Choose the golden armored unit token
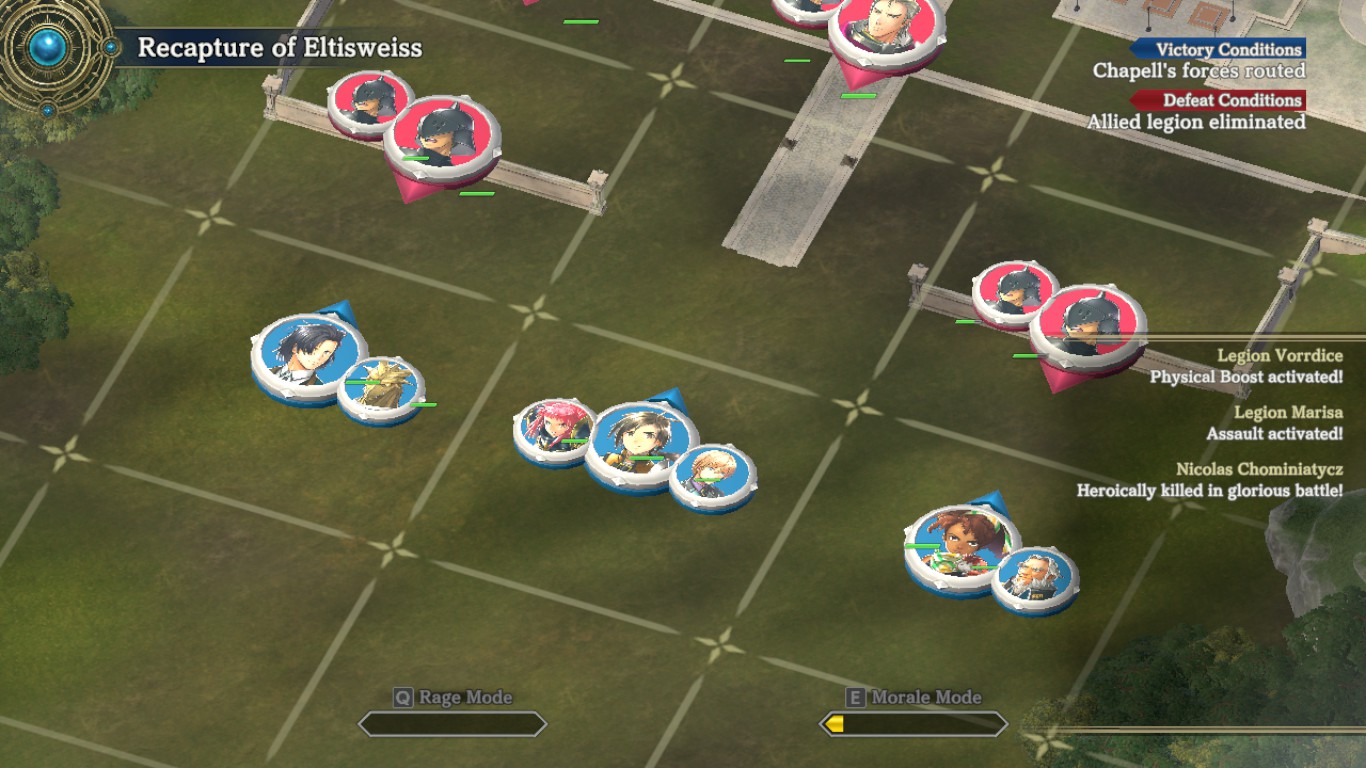Screen dimensions: 1366x768 point(380,387)
